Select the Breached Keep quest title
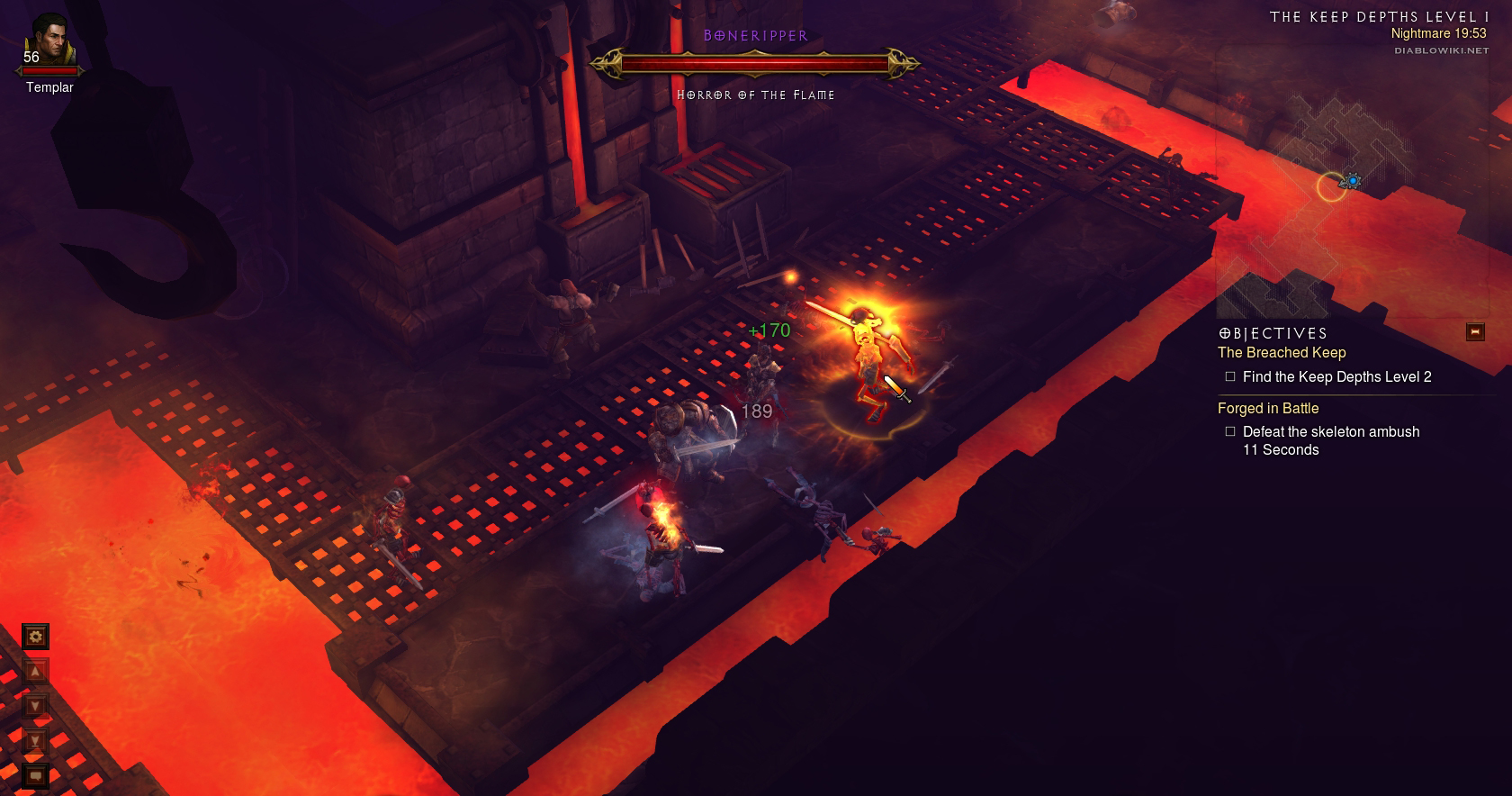Image resolution: width=1512 pixels, height=796 pixels. (1282, 353)
